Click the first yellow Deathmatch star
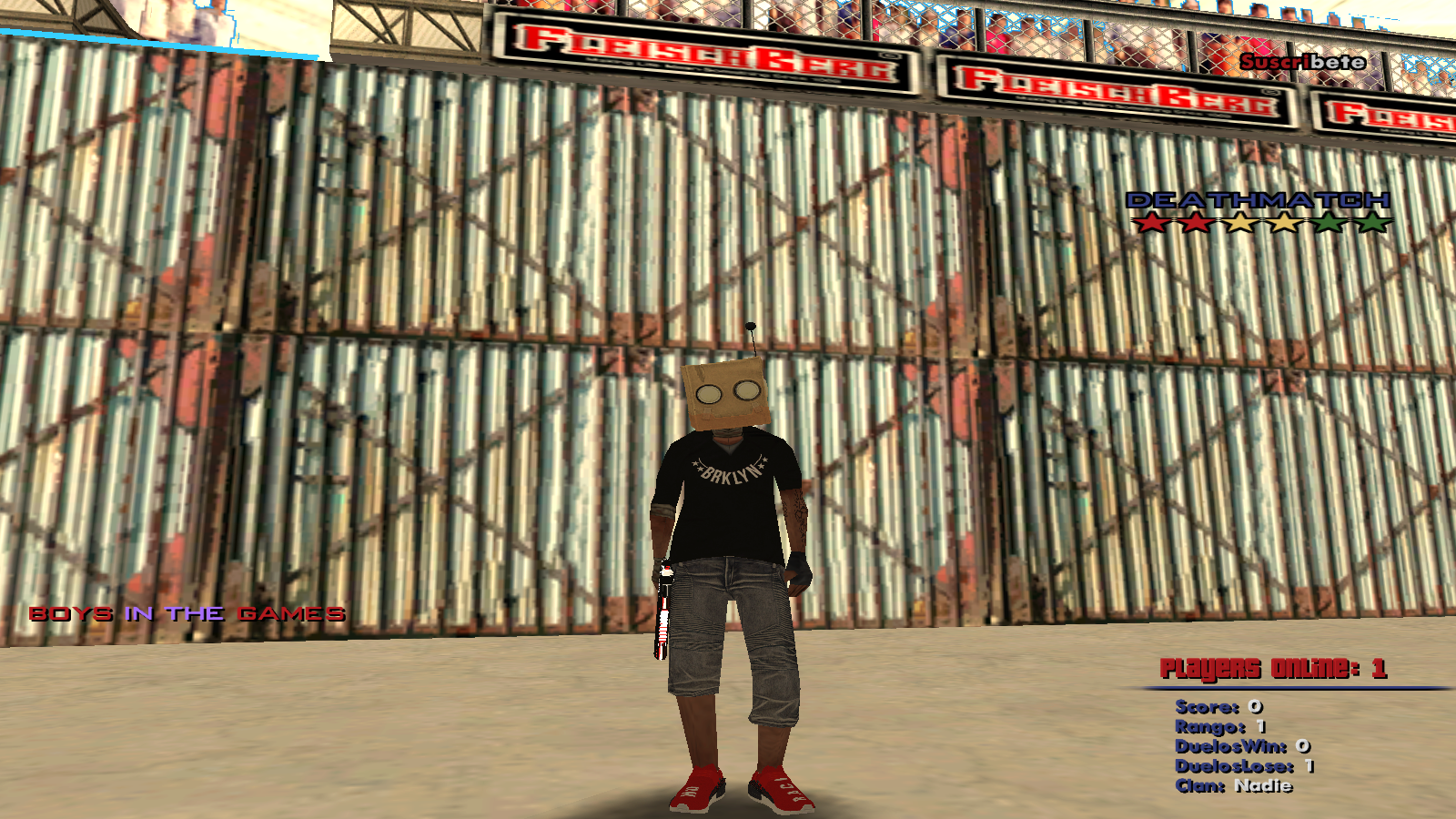This screenshot has height=819, width=1456. pos(1239,220)
